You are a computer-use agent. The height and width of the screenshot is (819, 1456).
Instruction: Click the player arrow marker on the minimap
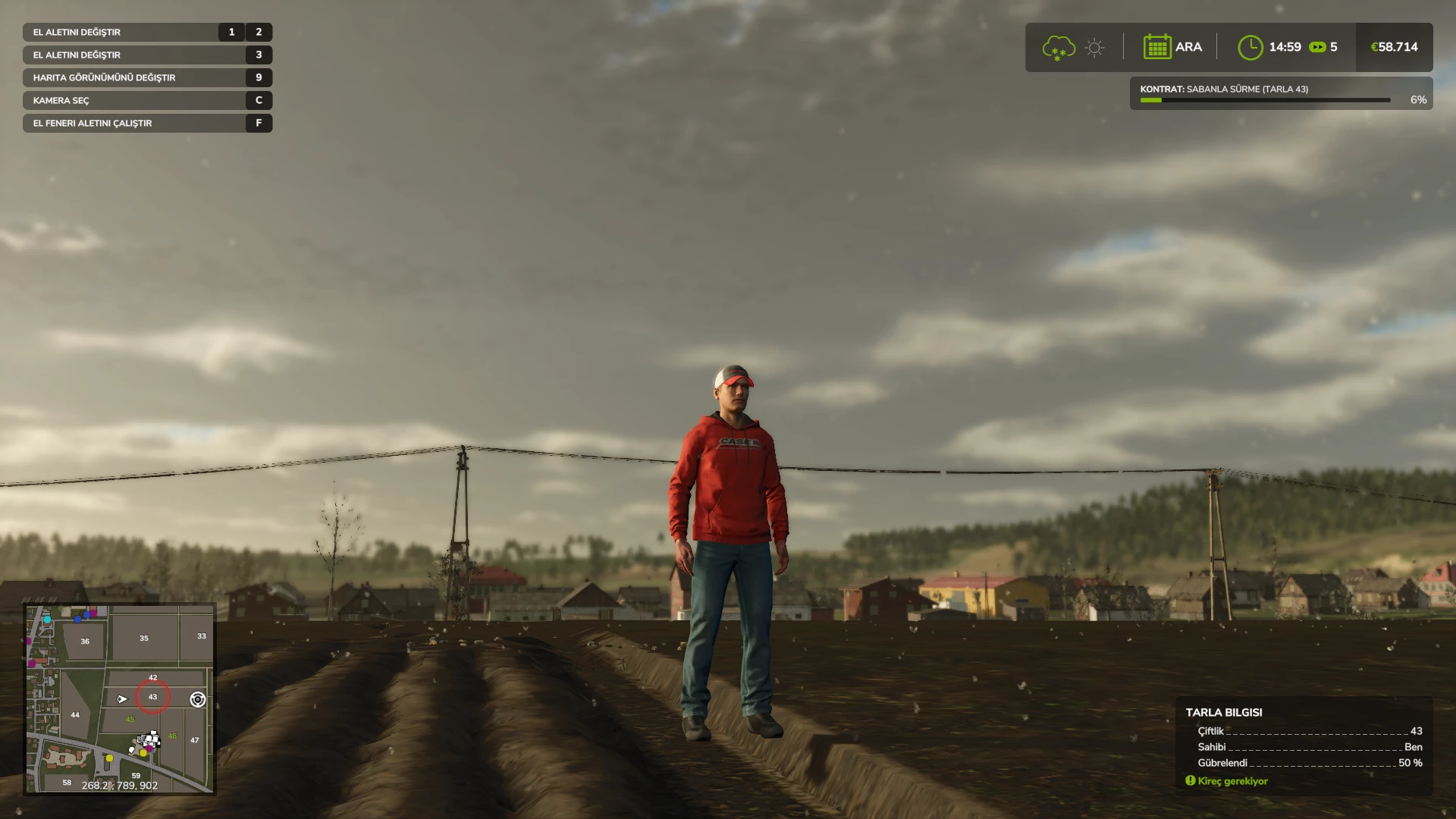point(124,698)
